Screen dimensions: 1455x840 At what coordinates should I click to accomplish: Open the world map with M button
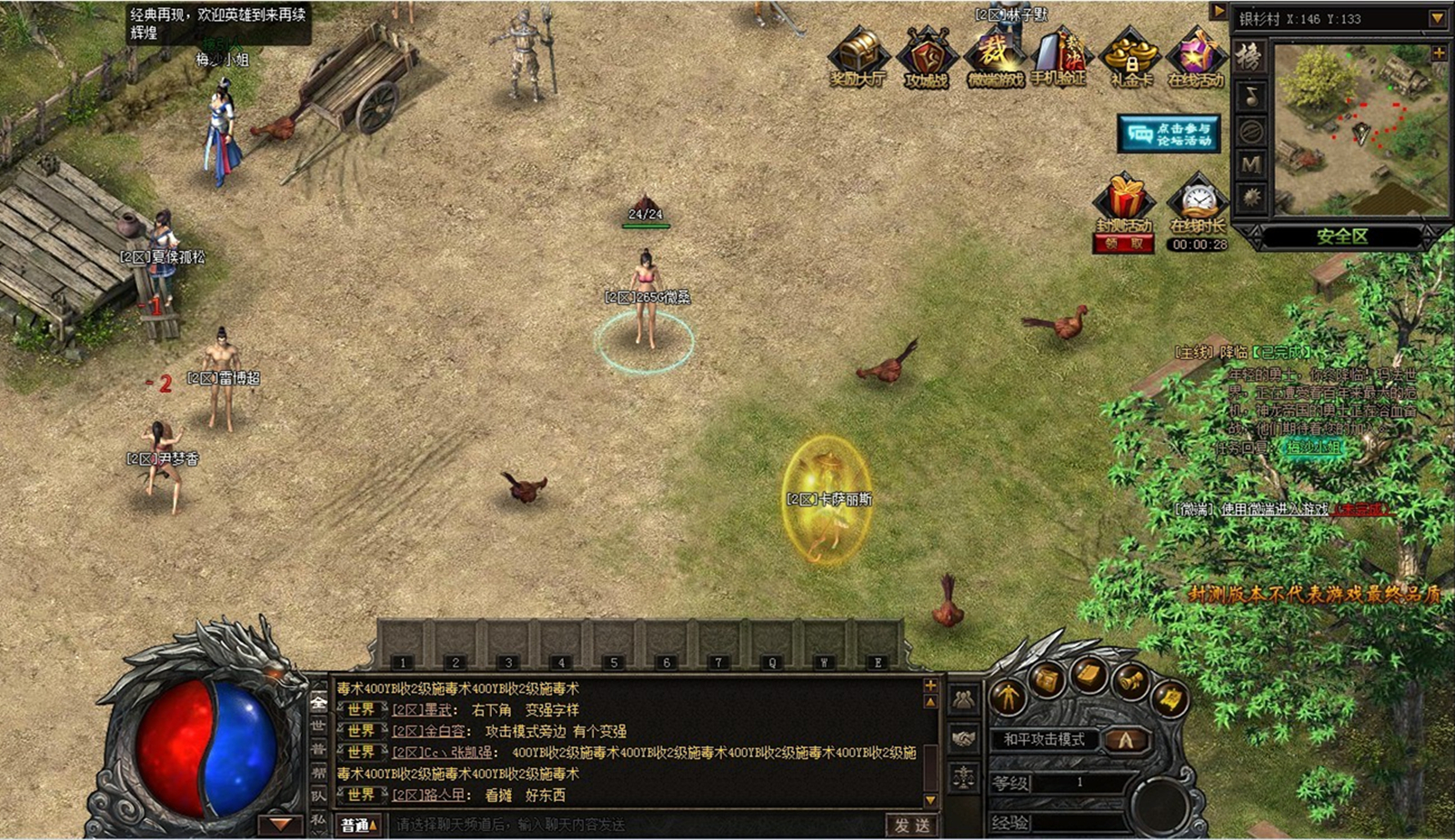click(x=1251, y=164)
